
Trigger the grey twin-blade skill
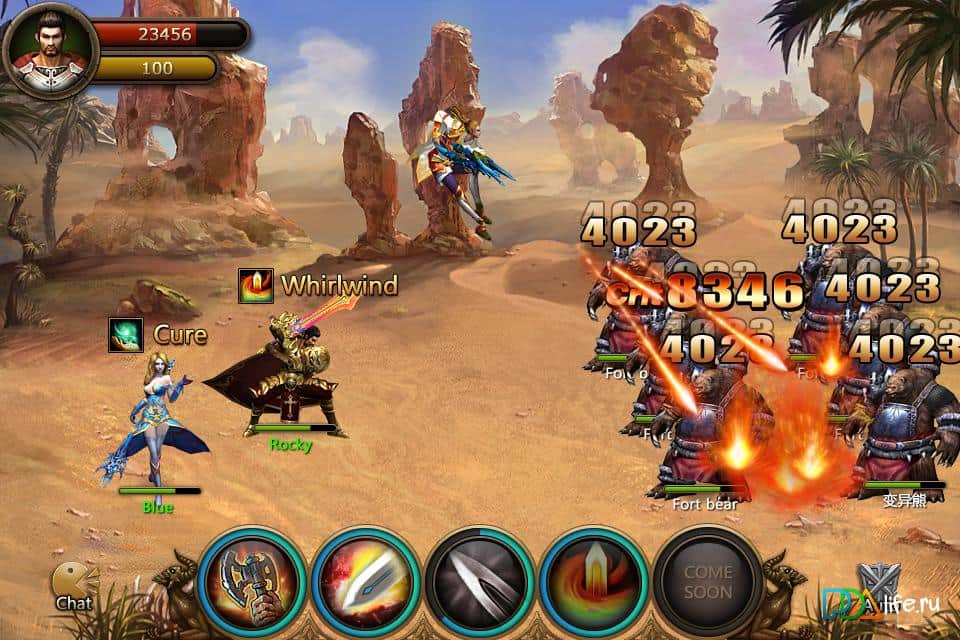479,582
